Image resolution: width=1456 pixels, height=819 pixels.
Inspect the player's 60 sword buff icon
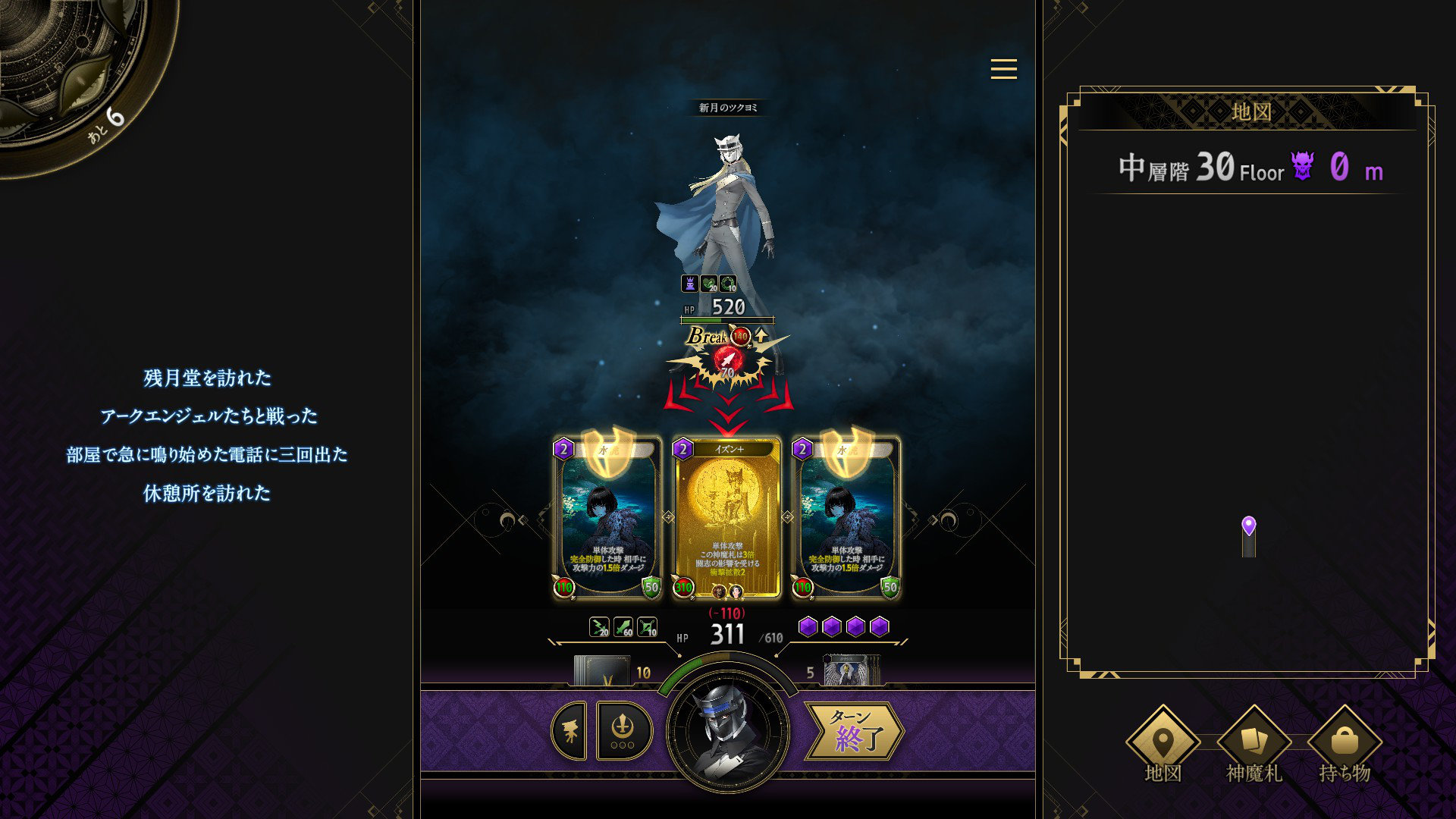pos(623,627)
